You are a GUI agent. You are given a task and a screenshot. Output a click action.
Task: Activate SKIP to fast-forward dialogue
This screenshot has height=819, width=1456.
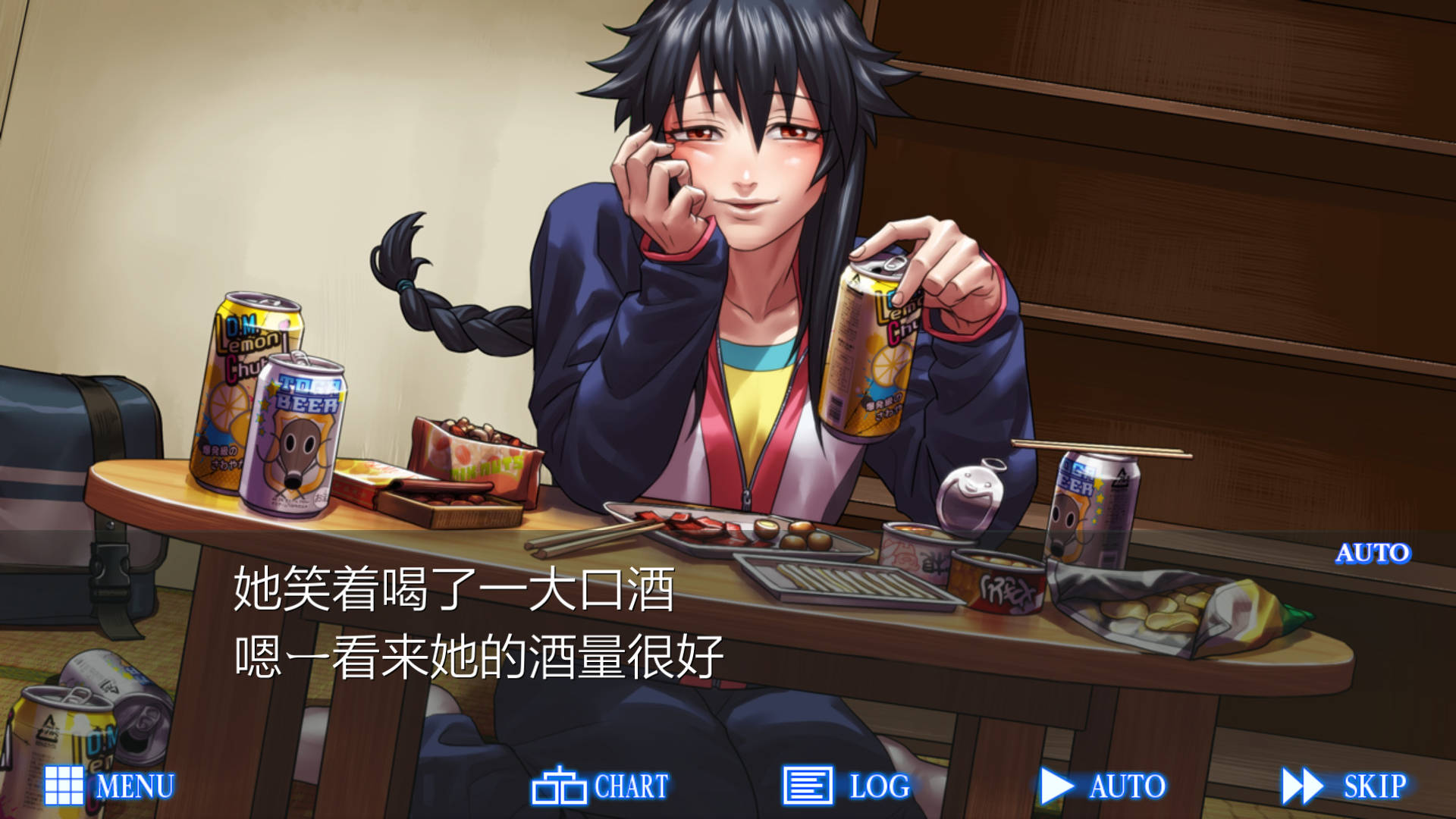point(1344,786)
